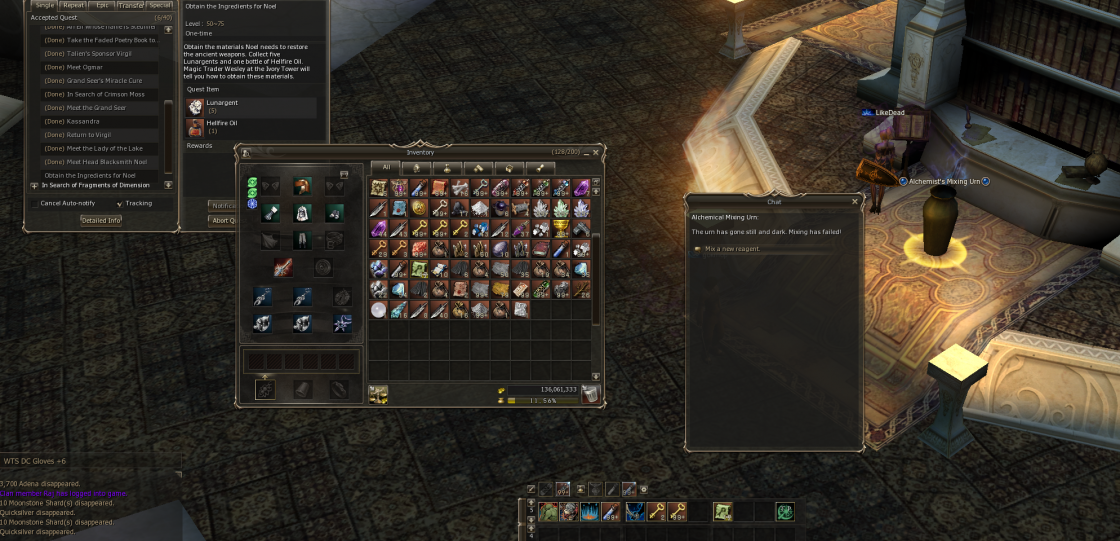Close the Inventory window
This screenshot has height=541, width=1120.
[596, 152]
